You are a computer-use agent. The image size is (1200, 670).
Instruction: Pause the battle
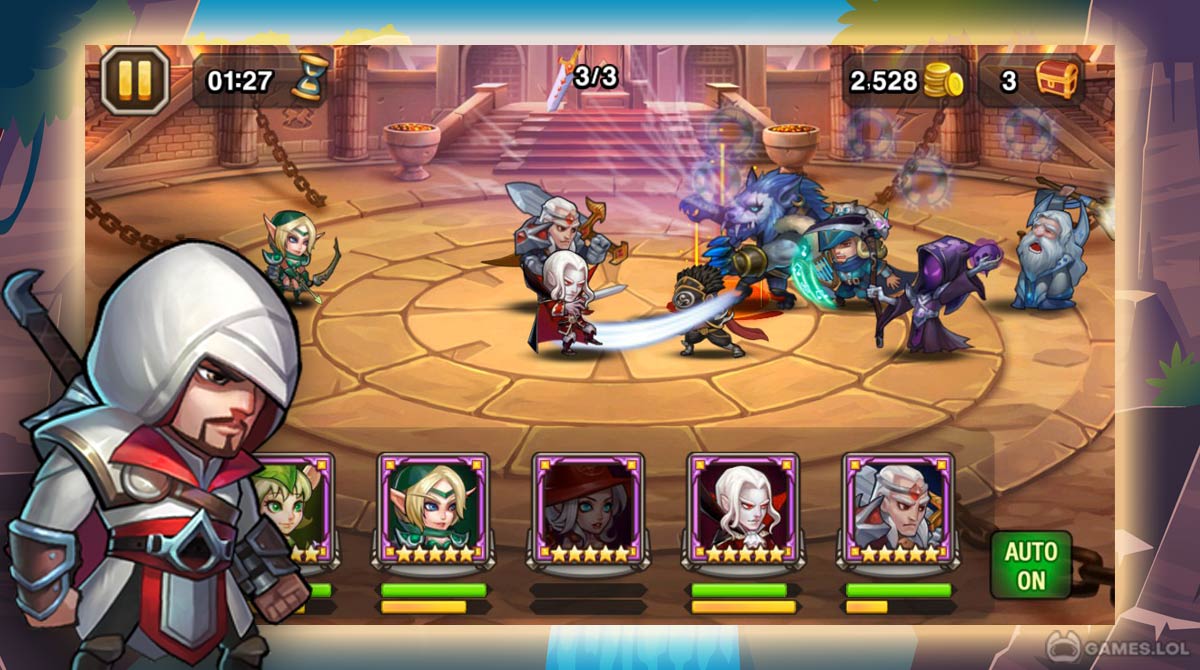pyautogui.click(x=135, y=80)
